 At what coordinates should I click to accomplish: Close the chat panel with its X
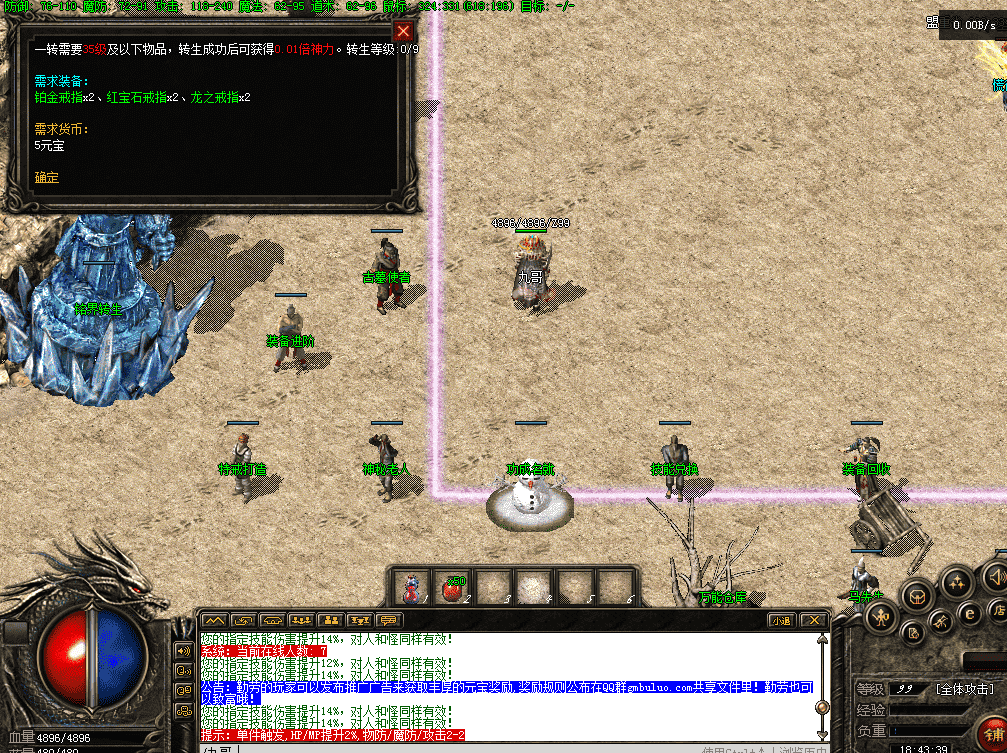[x=815, y=620]
